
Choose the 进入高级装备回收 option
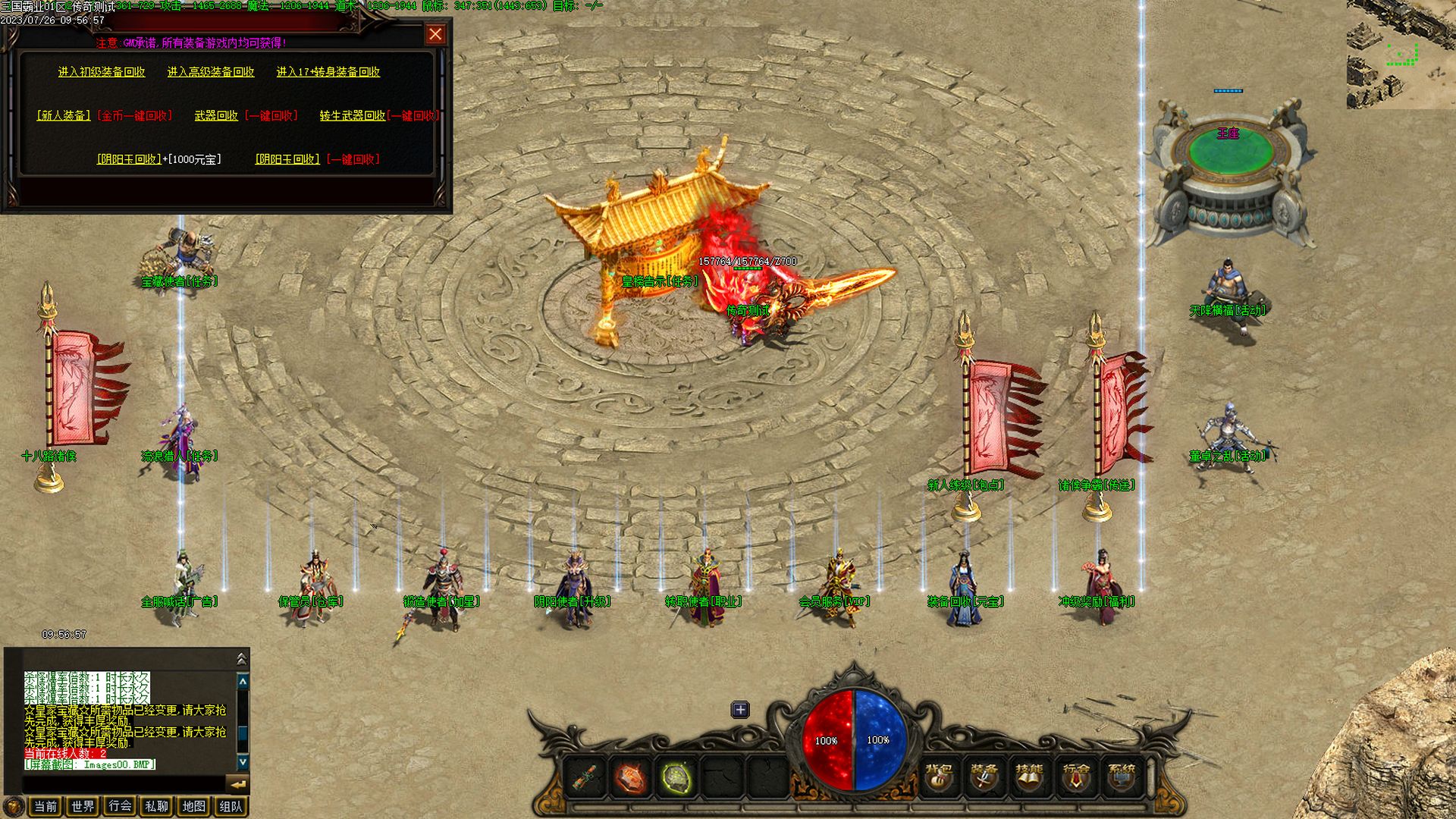(211, 72)
